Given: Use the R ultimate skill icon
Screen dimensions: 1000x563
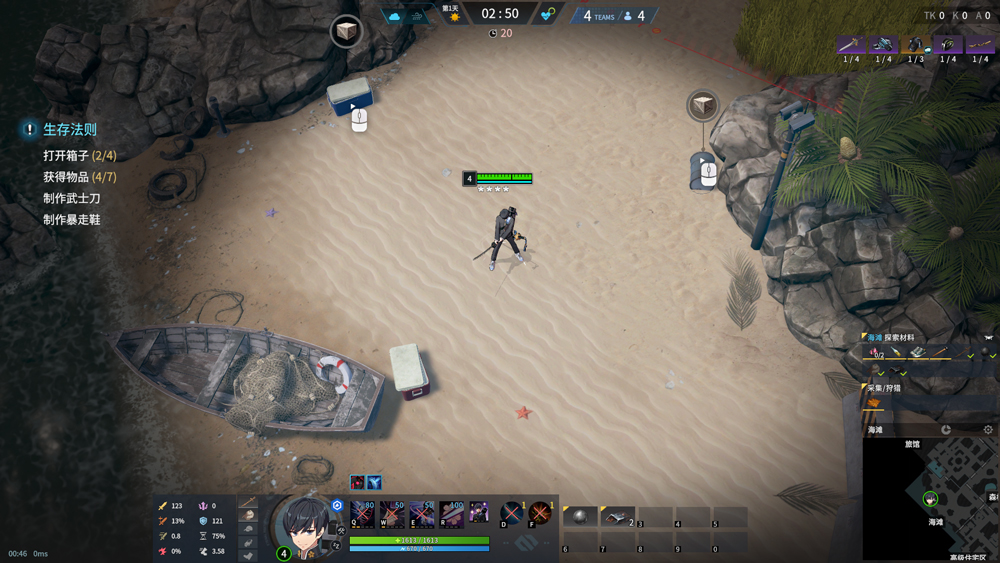Looking at the screenshot, I should coord(451,514).
